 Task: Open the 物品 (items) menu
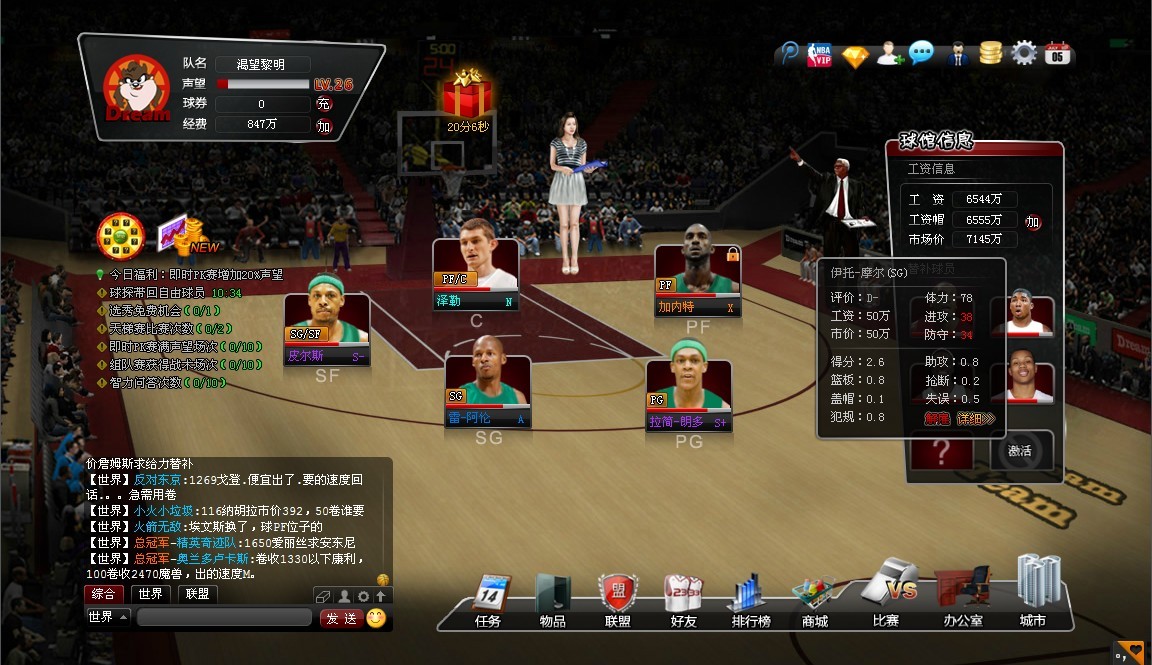coord(552,599)
